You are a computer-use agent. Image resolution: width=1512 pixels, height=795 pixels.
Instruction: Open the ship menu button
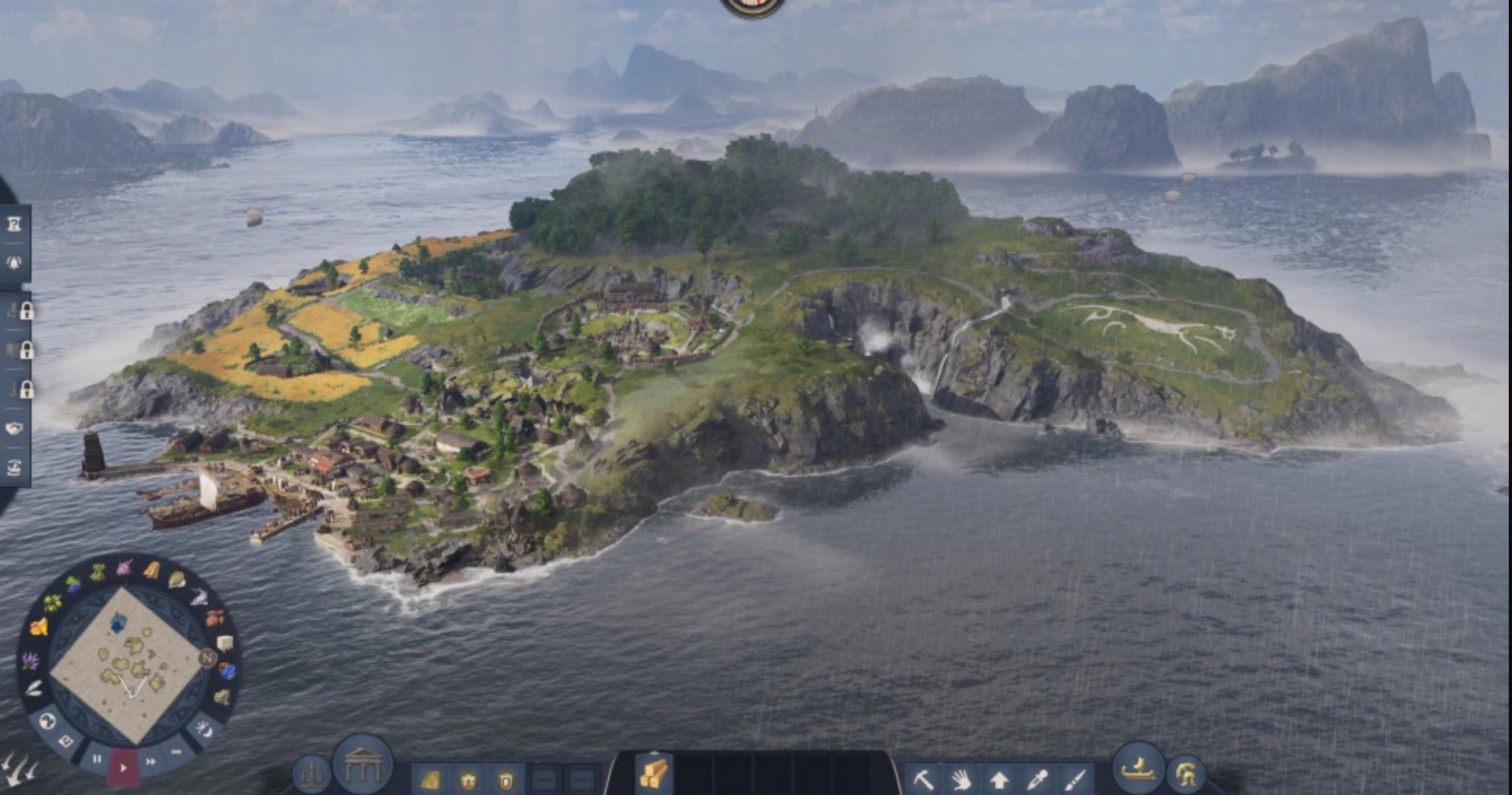click(1138, 769)
